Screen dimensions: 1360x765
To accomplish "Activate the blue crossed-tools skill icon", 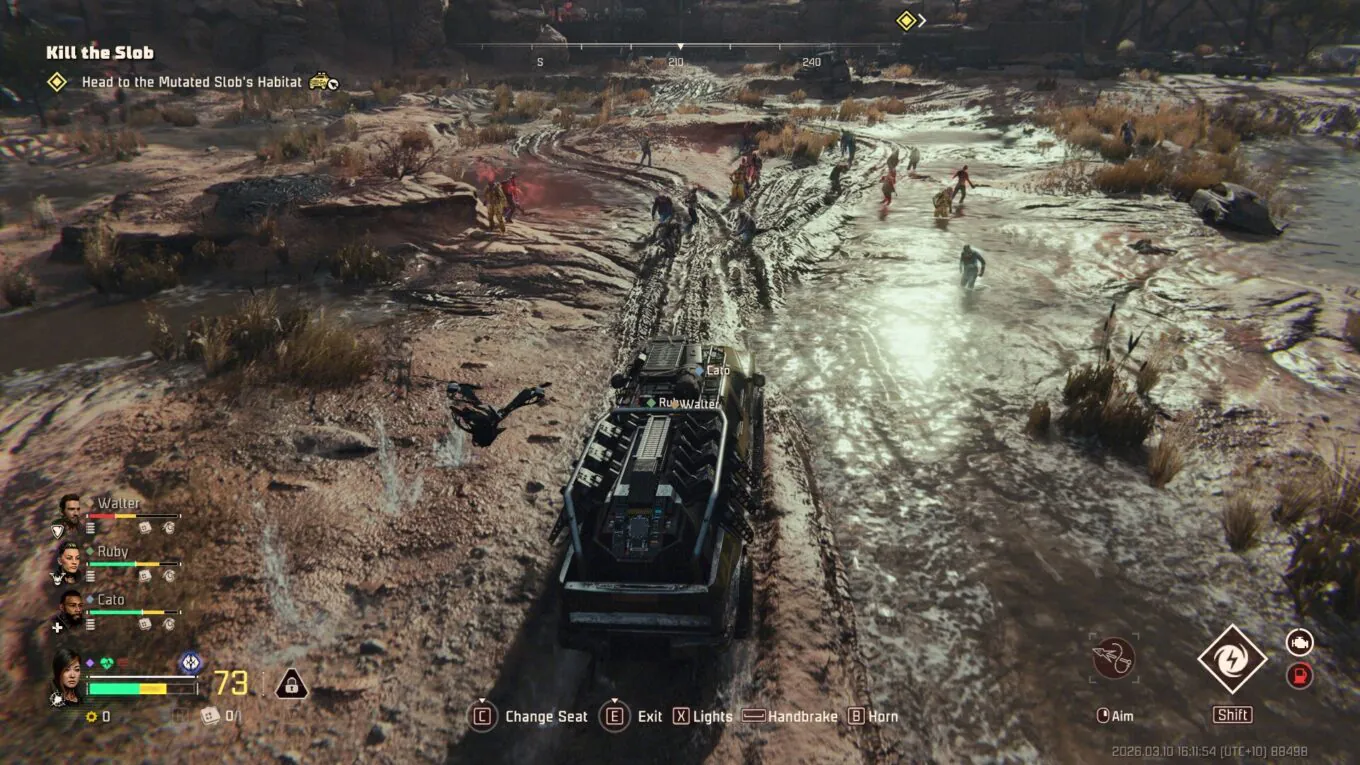I will 190,663.
